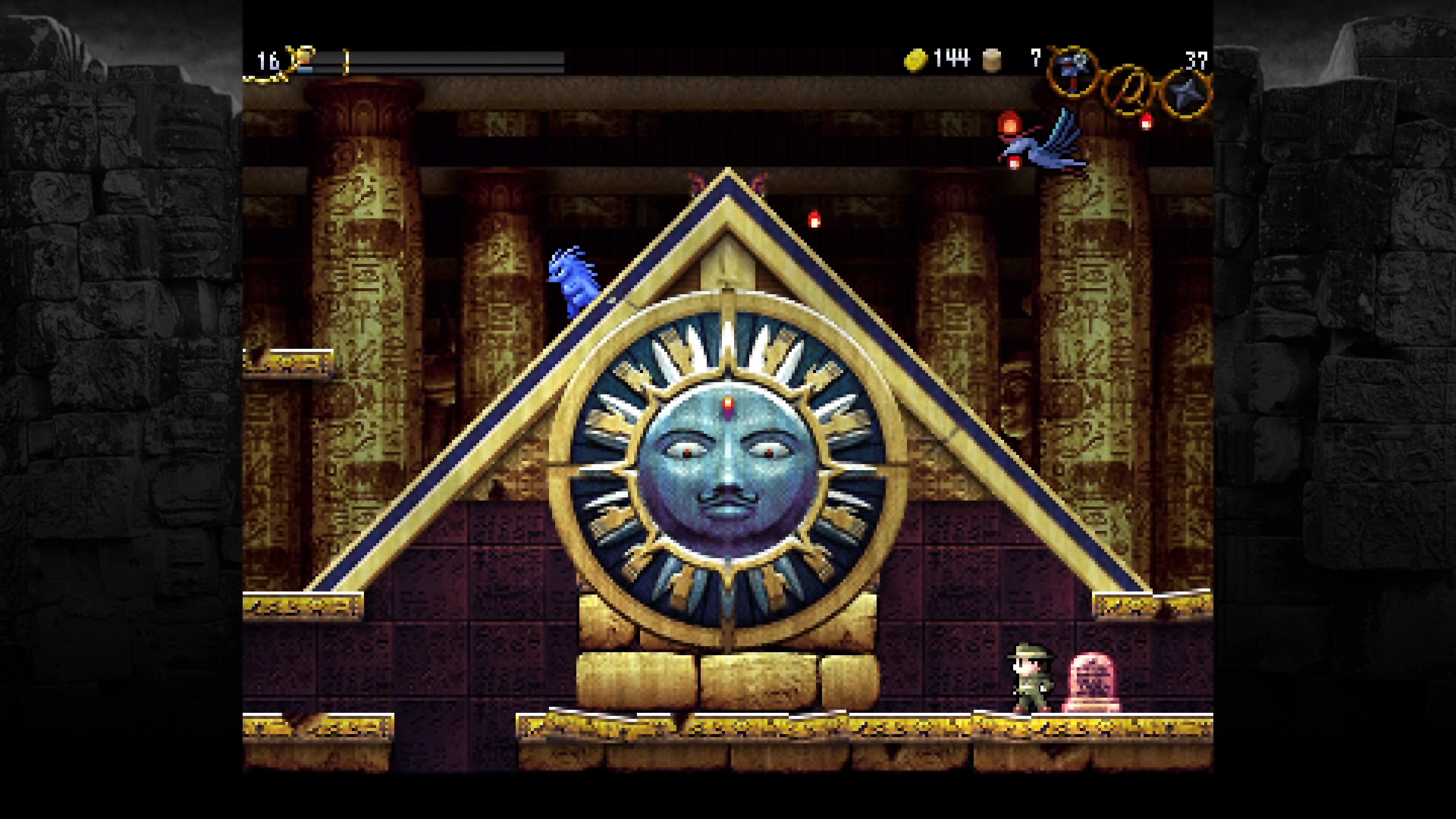The image size is (1456, 819).
Task: Click the score value 16 in the top left
Action: pos(268,61)
